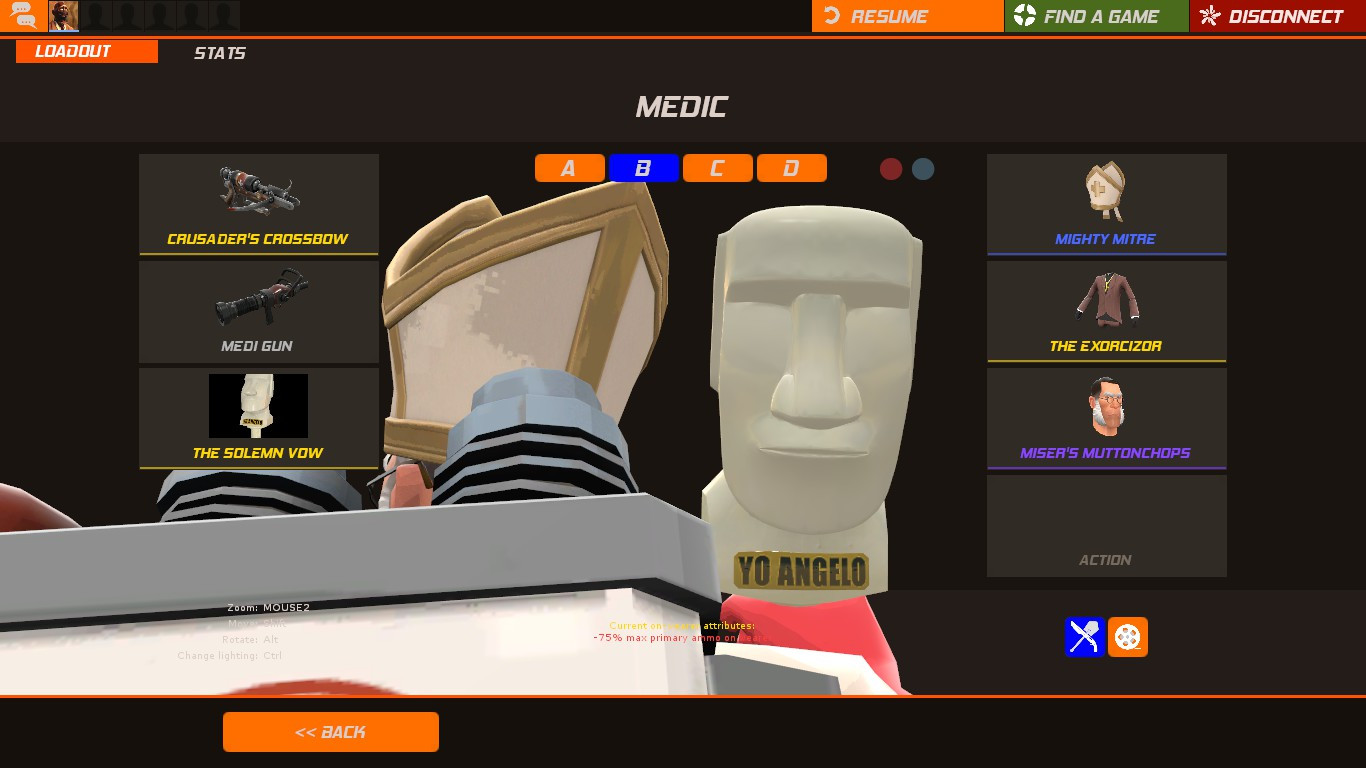
Task: Open the Loadout tab
Action: click(75, 51)
